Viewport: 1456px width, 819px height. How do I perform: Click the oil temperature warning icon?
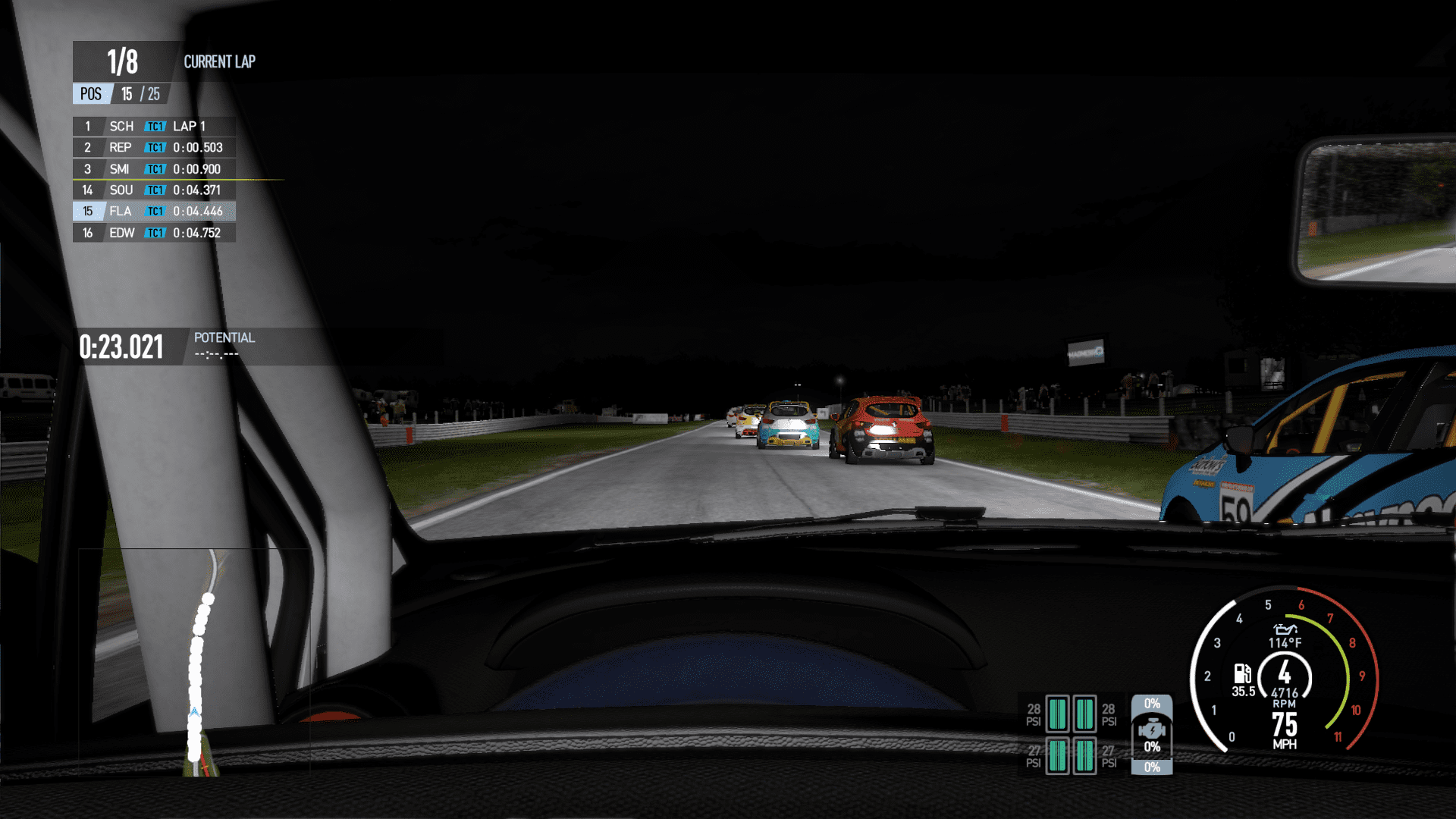[x=1286, y=632]
